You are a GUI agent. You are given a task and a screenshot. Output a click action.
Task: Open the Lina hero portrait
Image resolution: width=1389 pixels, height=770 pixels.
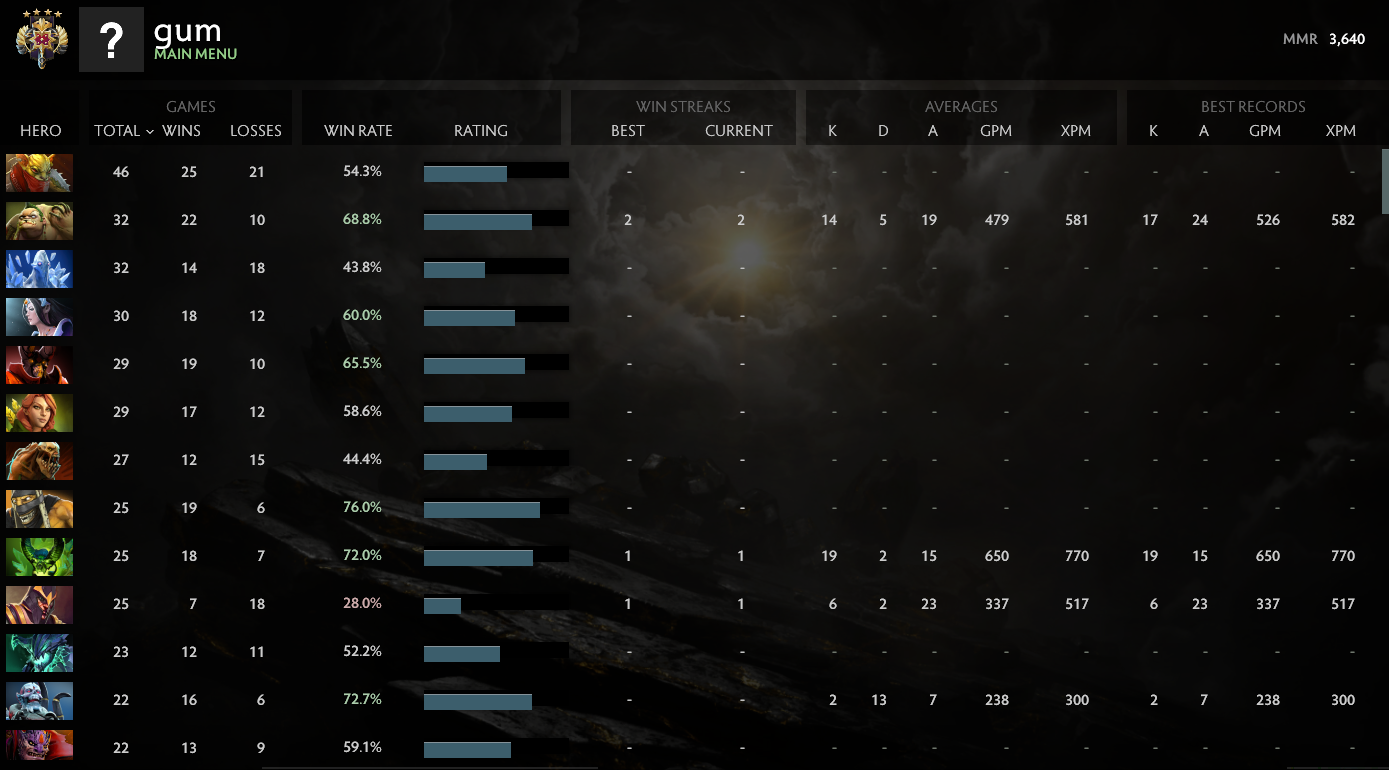[x=39, y=412]
